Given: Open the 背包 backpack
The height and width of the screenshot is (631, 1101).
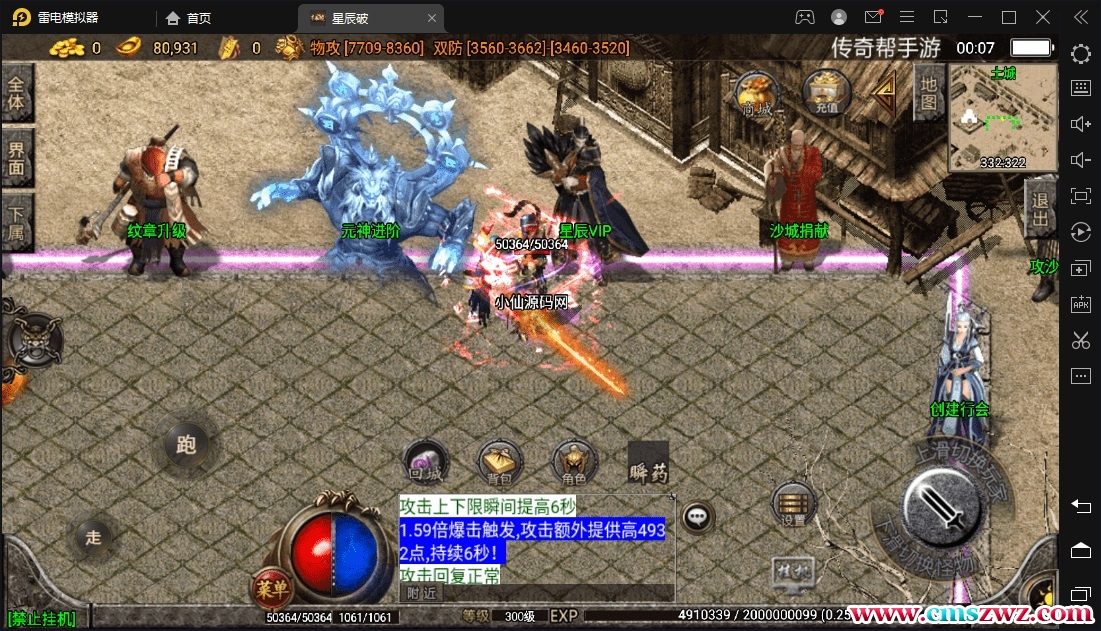Looking at the screenshot, I should coord(500,463).
